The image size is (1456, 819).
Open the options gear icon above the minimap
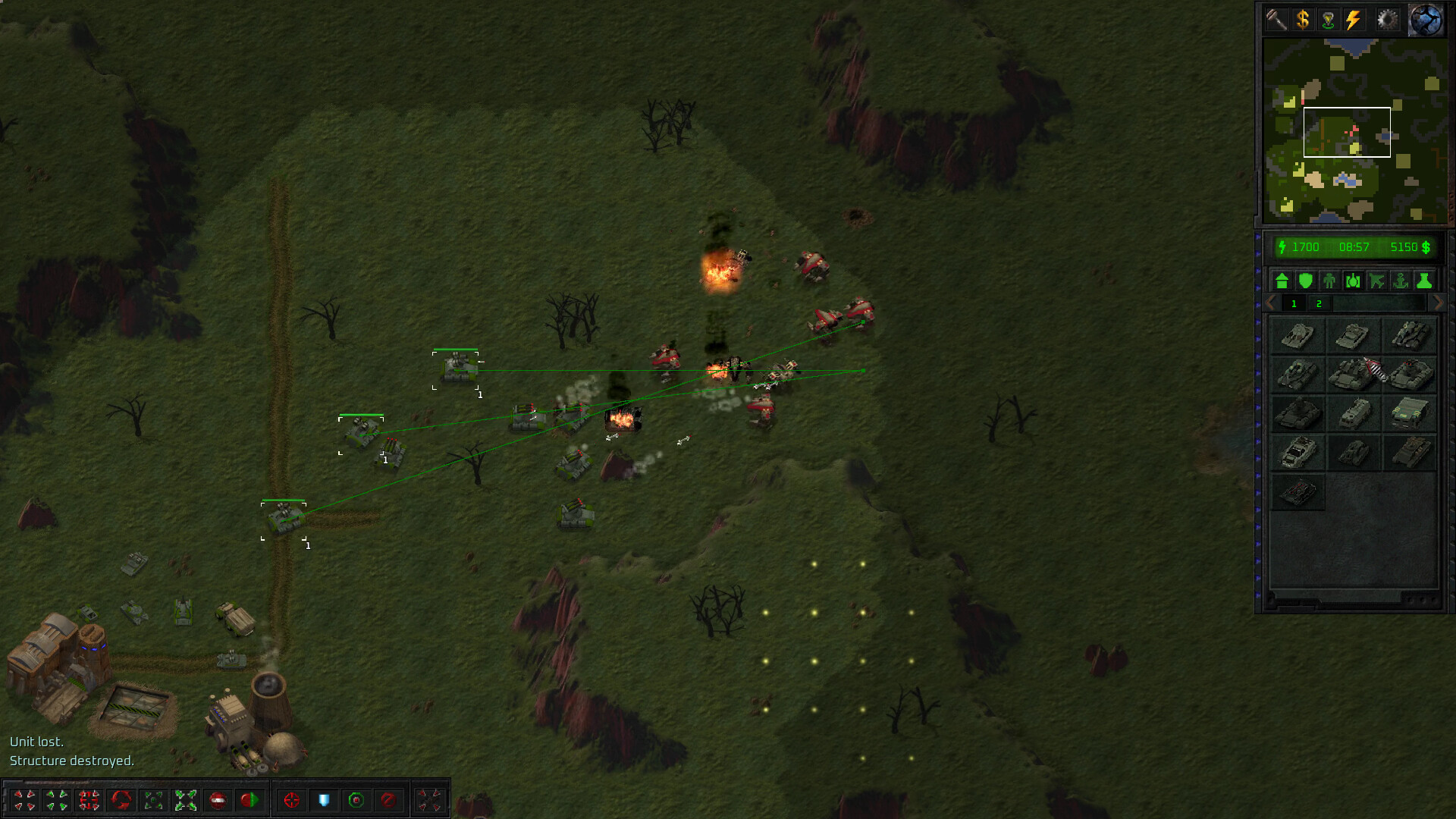1387,19
